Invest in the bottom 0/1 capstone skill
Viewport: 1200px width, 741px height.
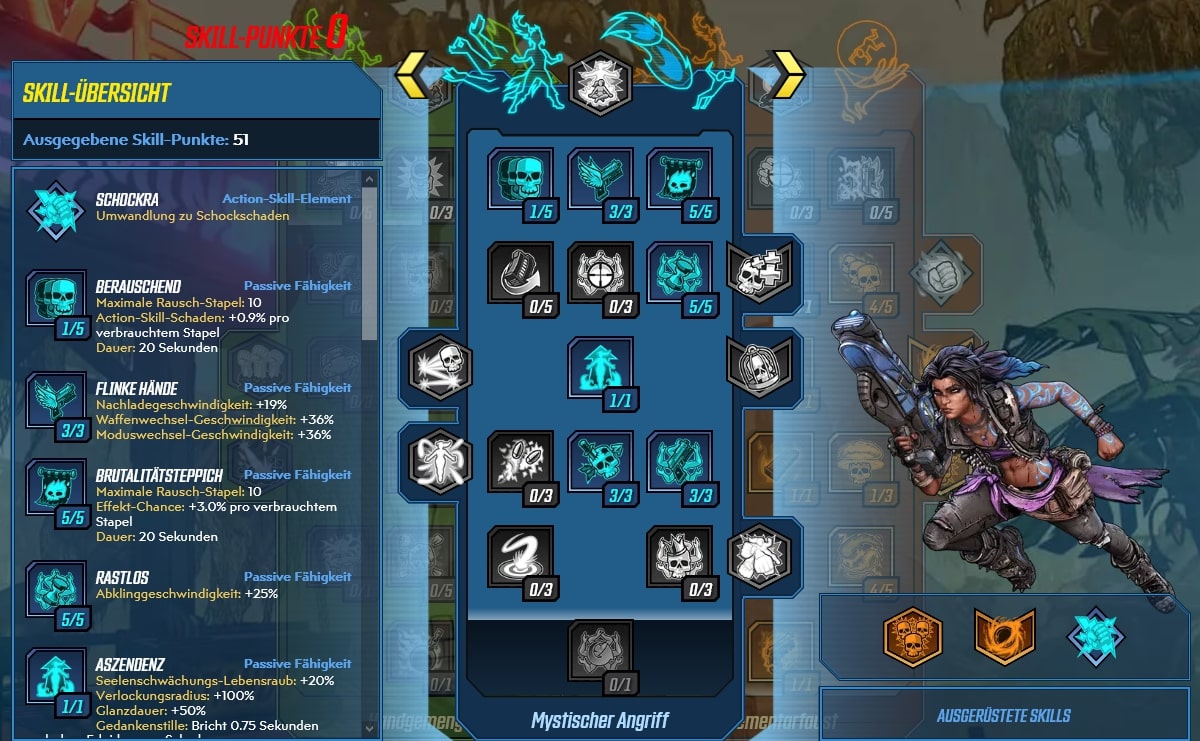click(600, 650)
